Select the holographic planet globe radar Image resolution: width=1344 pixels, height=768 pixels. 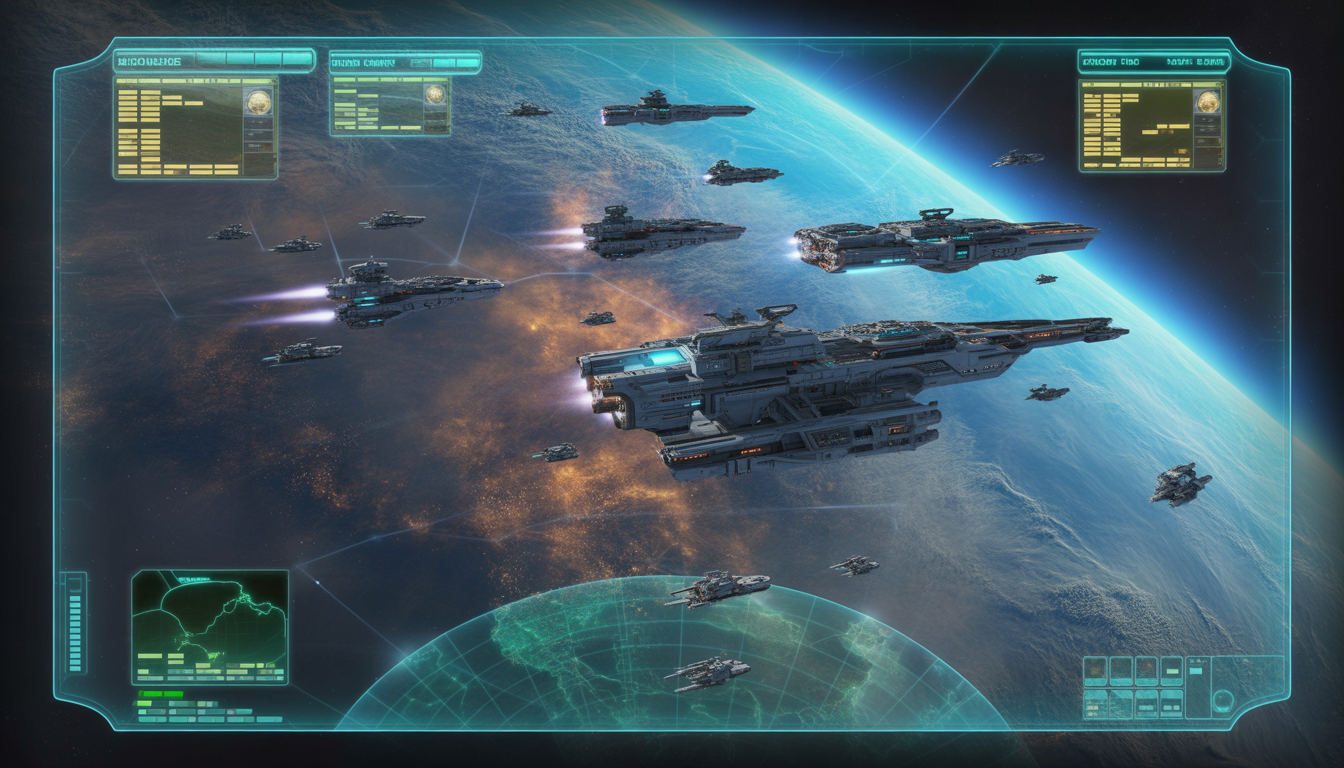coord(672,660)
